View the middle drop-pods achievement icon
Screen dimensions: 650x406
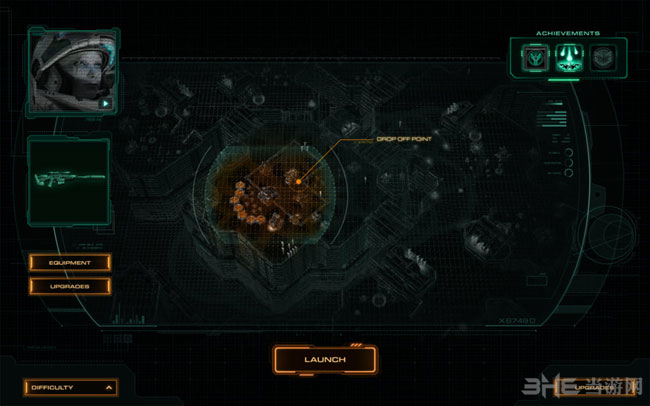point(566,57)
